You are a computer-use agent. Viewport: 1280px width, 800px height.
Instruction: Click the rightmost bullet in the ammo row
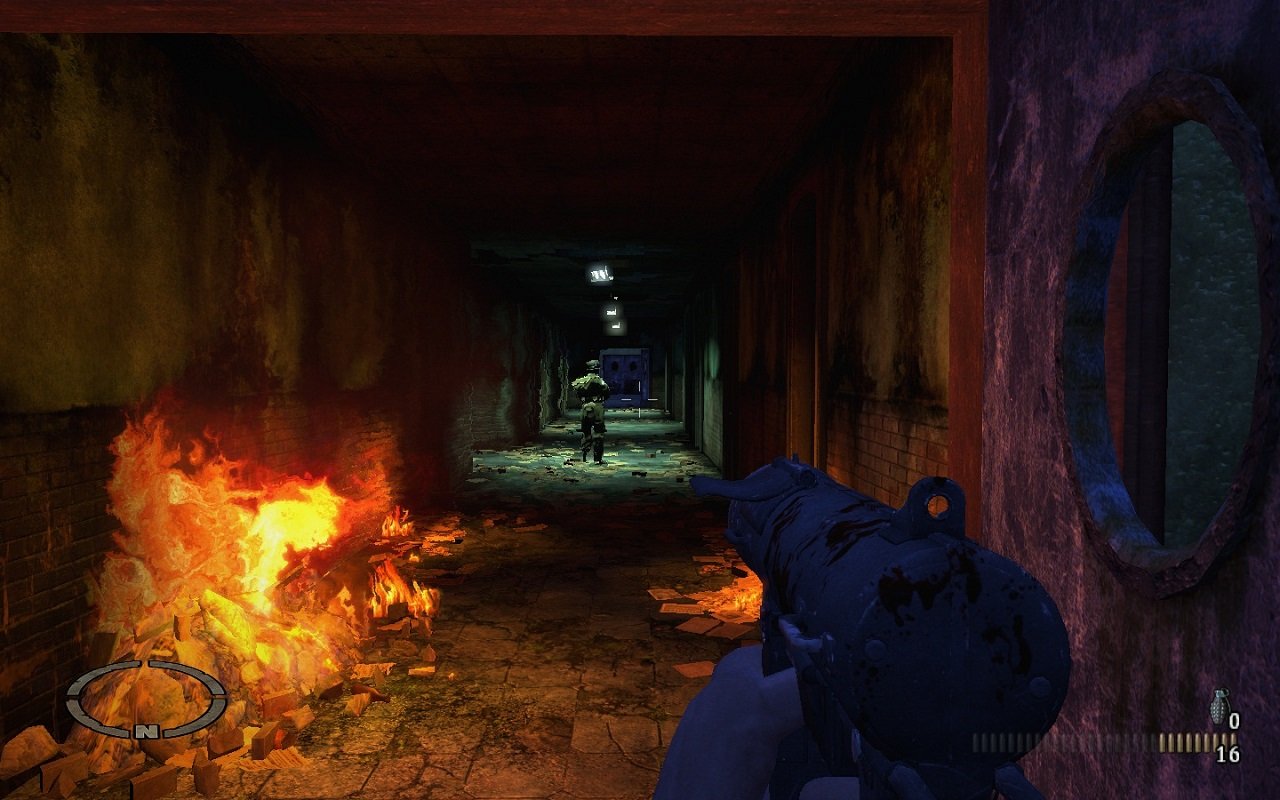coord(1235,738)
